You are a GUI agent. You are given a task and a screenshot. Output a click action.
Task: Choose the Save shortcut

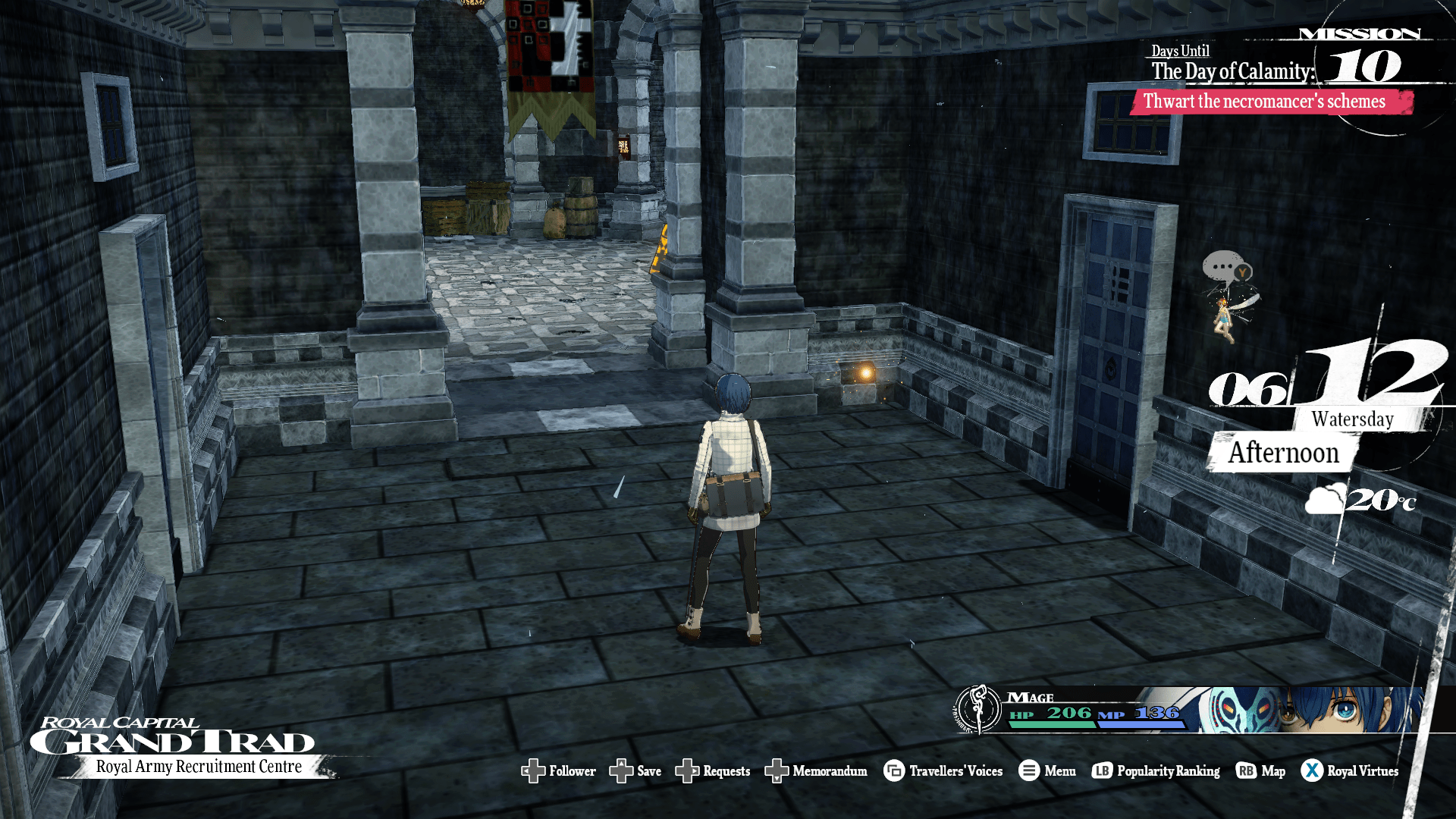635,771
